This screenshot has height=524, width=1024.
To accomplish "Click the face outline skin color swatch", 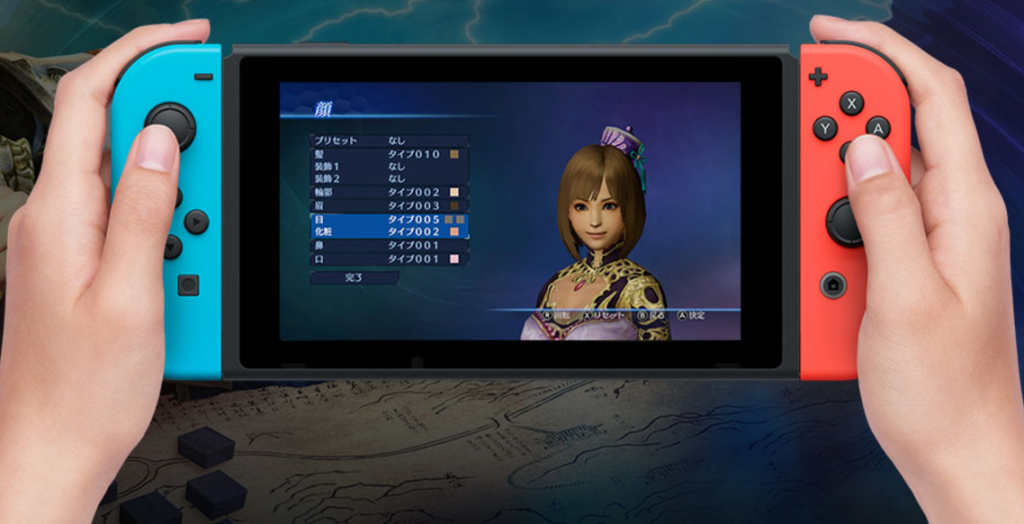I will (x=454, y=192).
